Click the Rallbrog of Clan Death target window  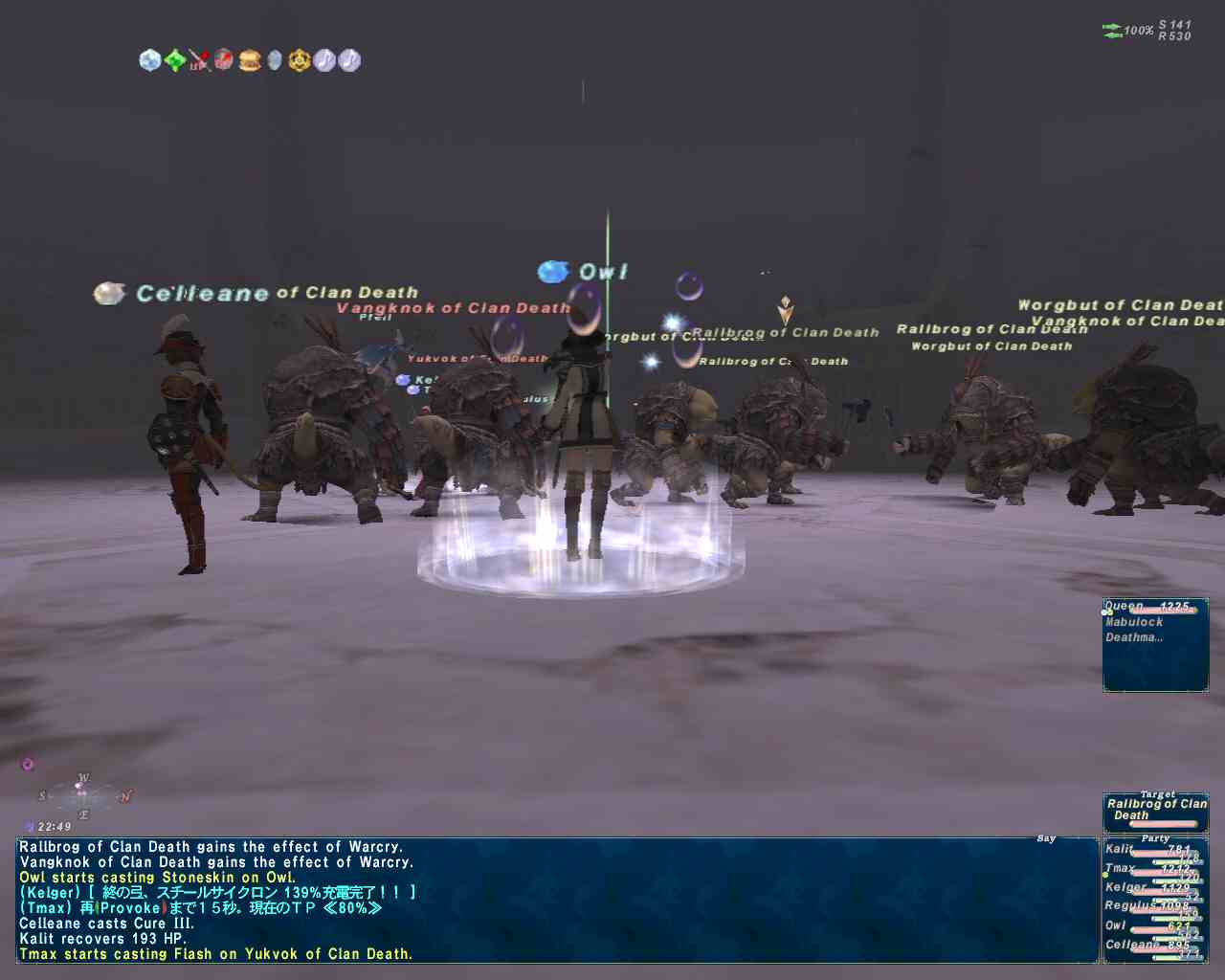click(x=1155, y=810)
